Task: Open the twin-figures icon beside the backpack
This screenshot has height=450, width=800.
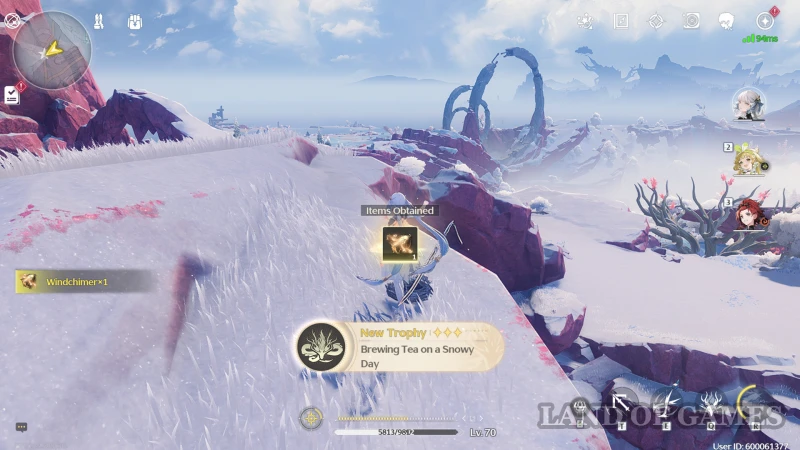Action: coord(99,20)
